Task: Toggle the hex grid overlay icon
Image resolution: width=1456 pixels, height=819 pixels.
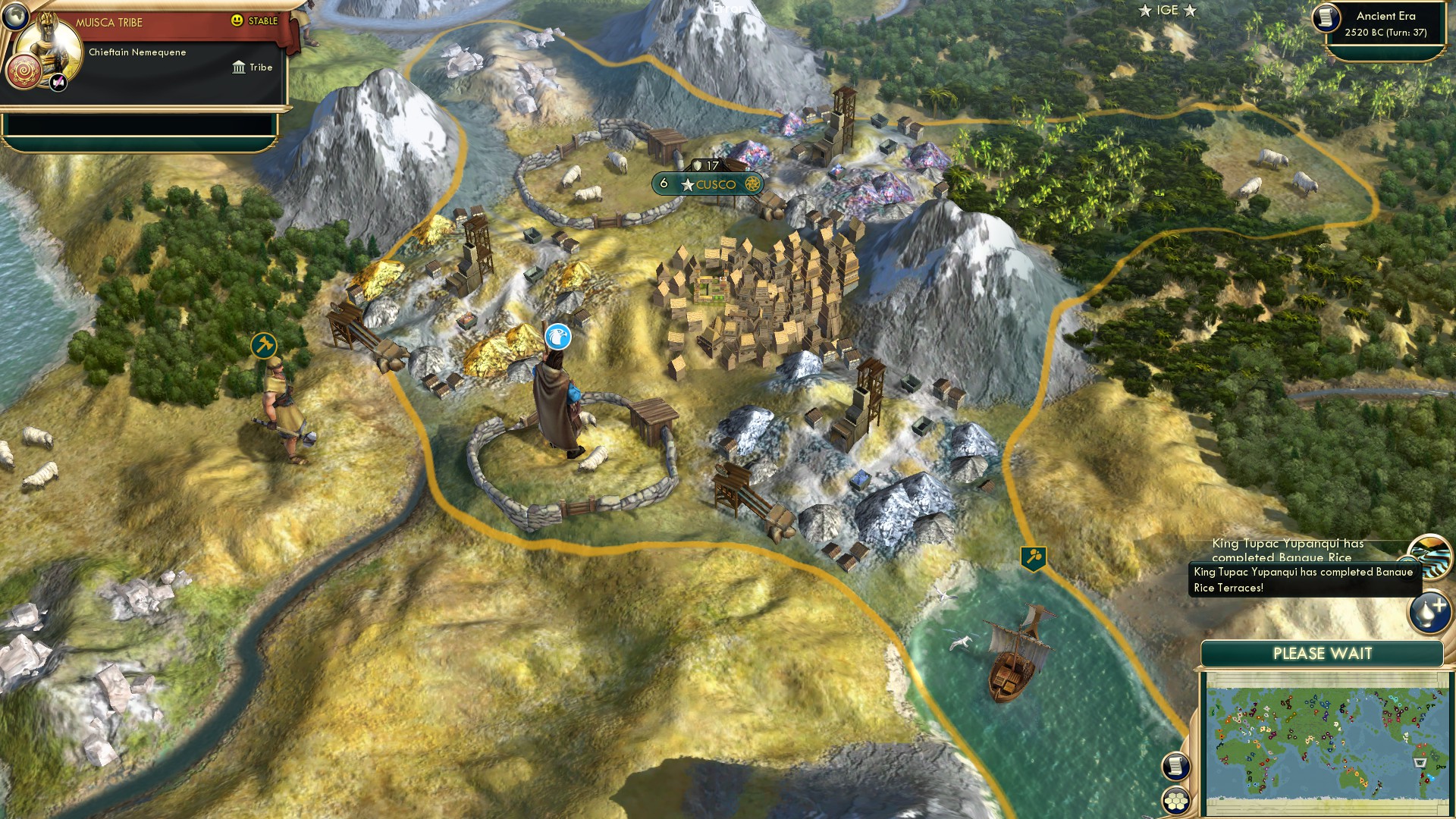Action: coord(1175,801)
